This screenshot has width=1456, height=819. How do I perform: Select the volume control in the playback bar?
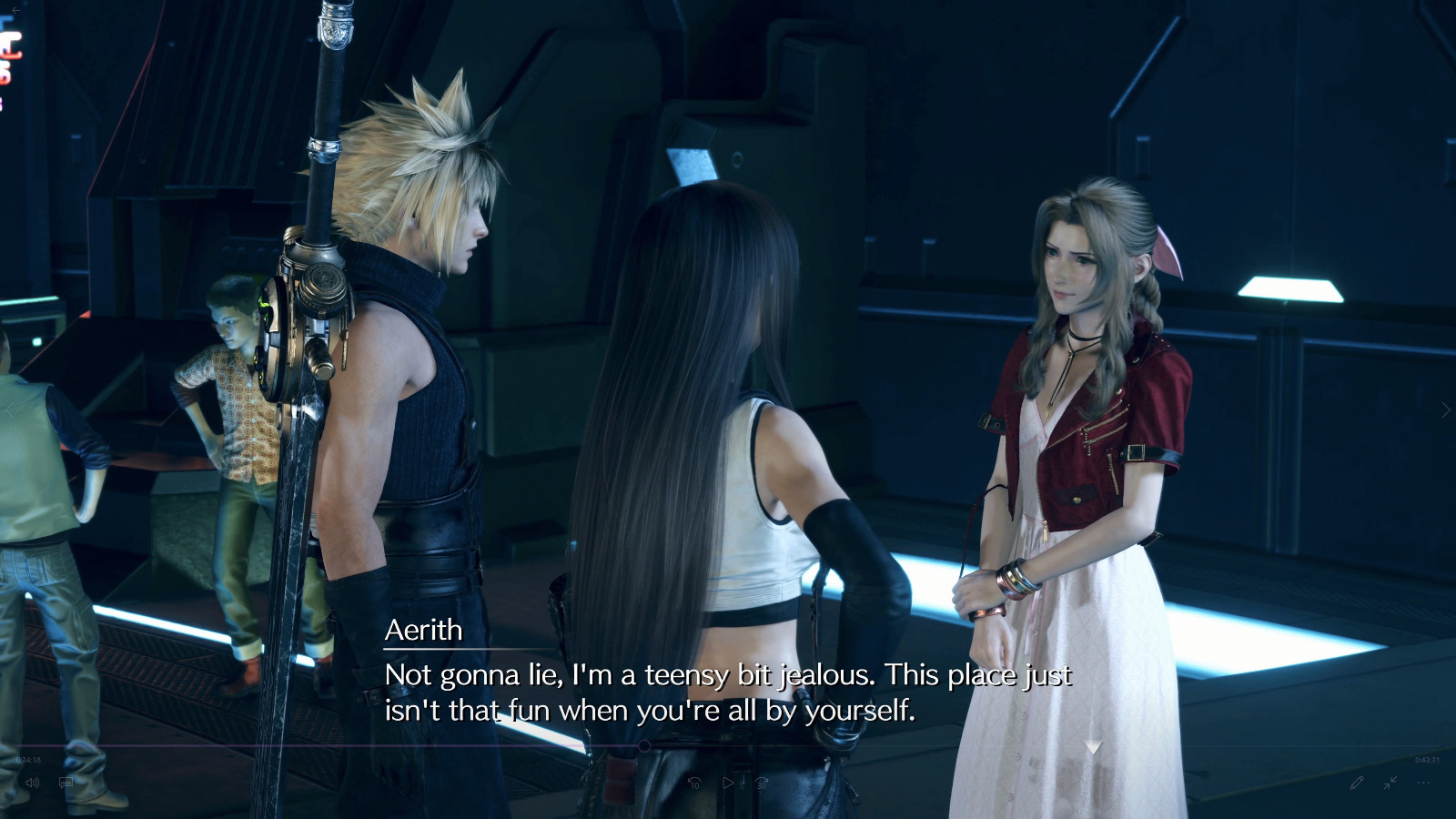[x=32, y=783]
